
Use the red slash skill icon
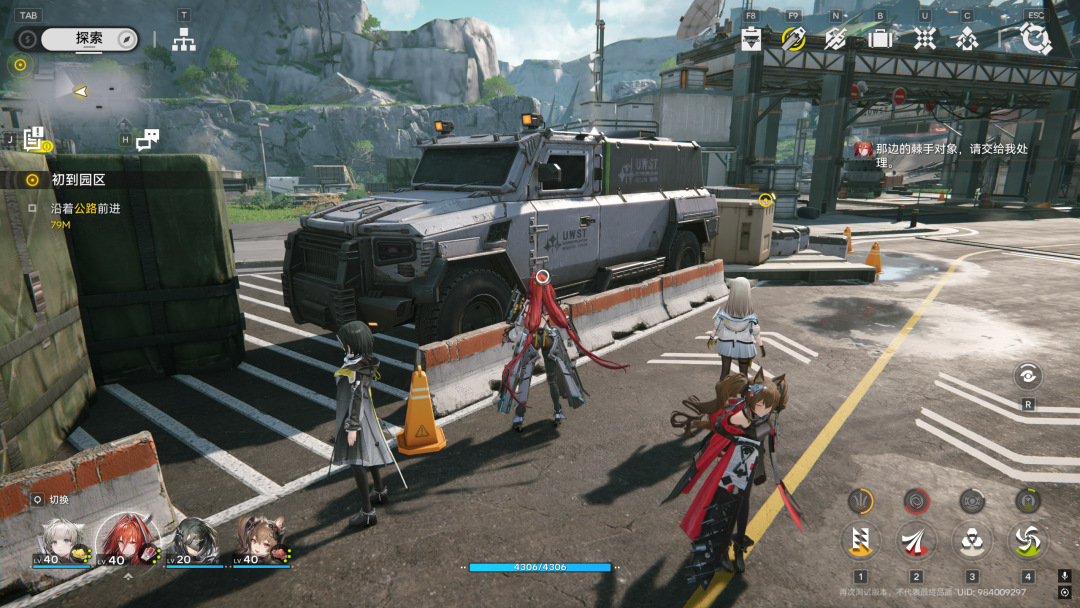pos(916,540)
